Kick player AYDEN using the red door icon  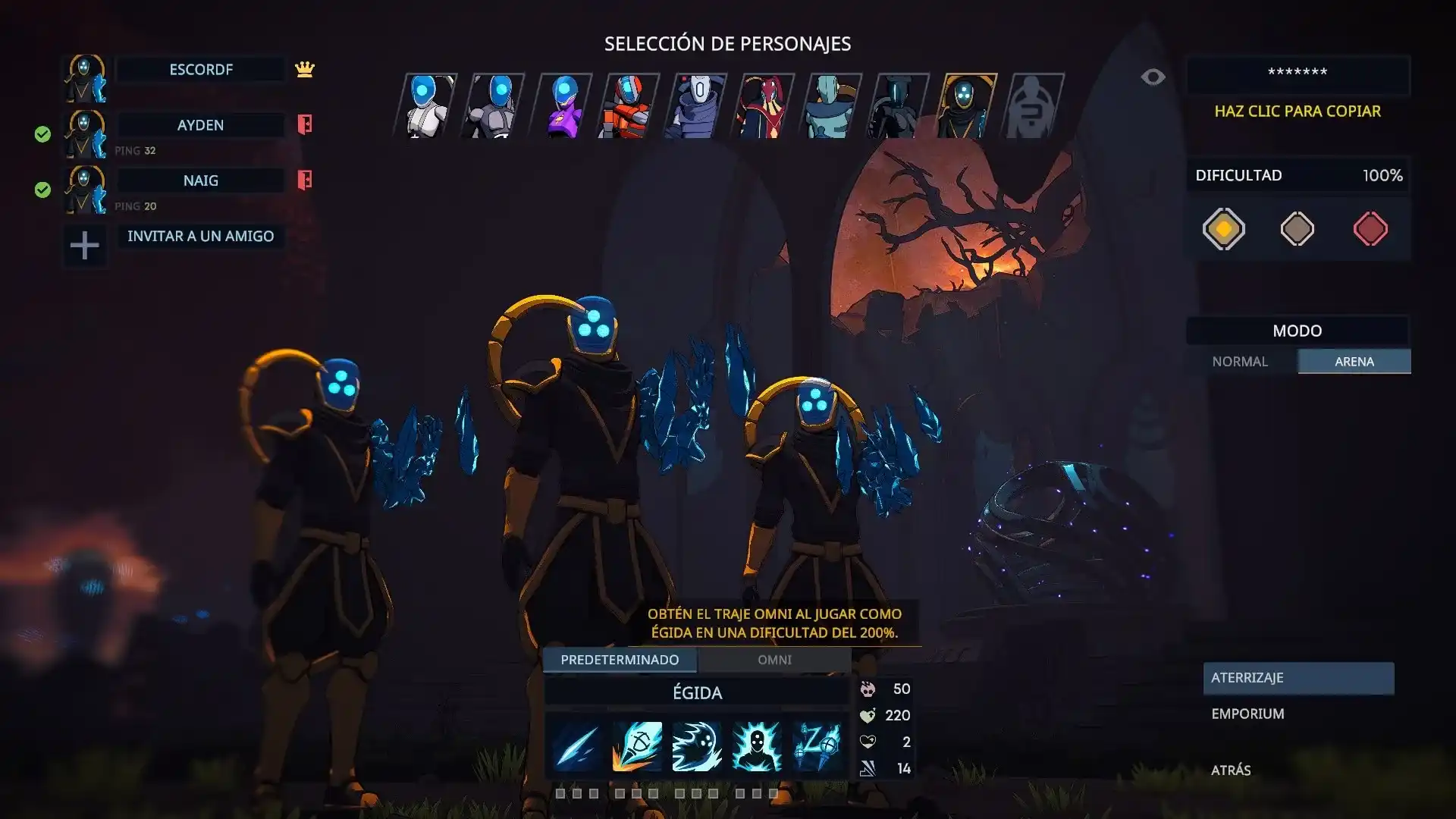pyautogui.click(x=305, y=124)
